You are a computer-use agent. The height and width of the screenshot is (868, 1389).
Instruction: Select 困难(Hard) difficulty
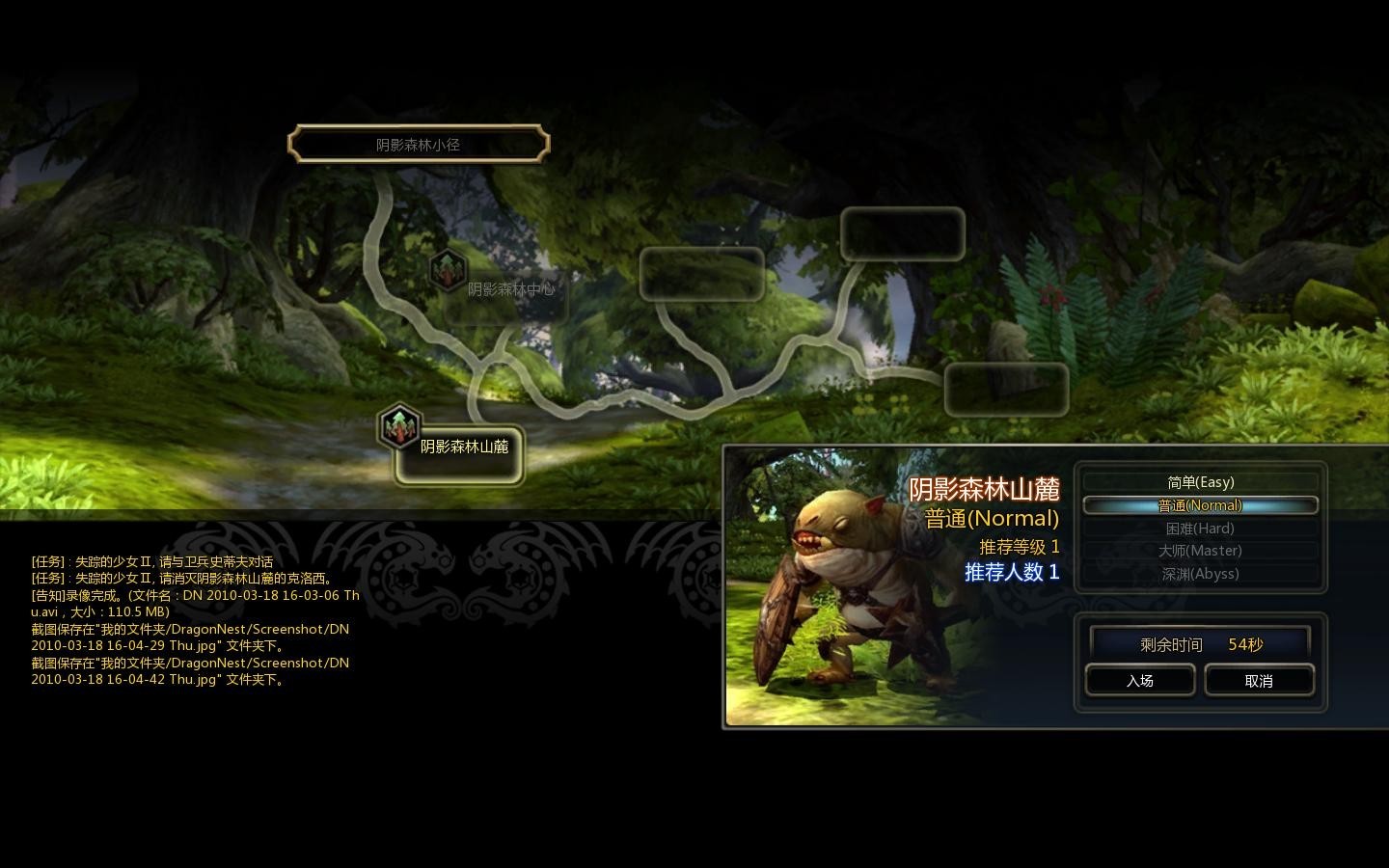click(1200, 529)
